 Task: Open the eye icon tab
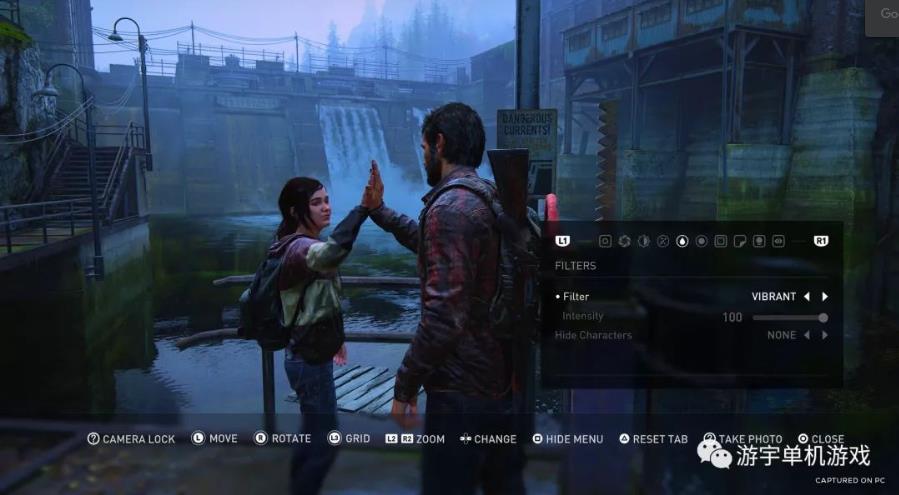tap(778, 241)
